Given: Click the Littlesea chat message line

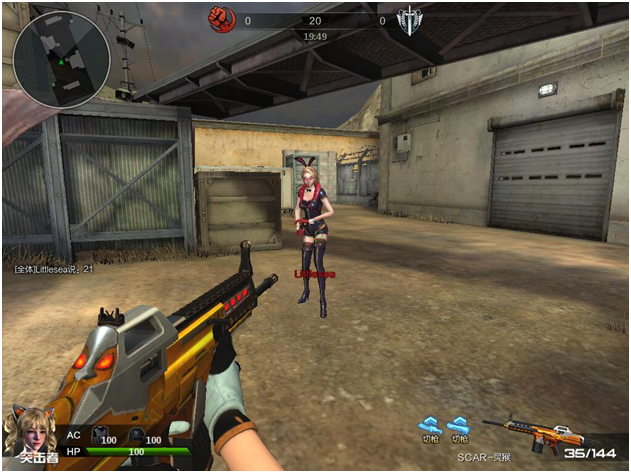Looking at the screenshot, I should pos(53,269).
